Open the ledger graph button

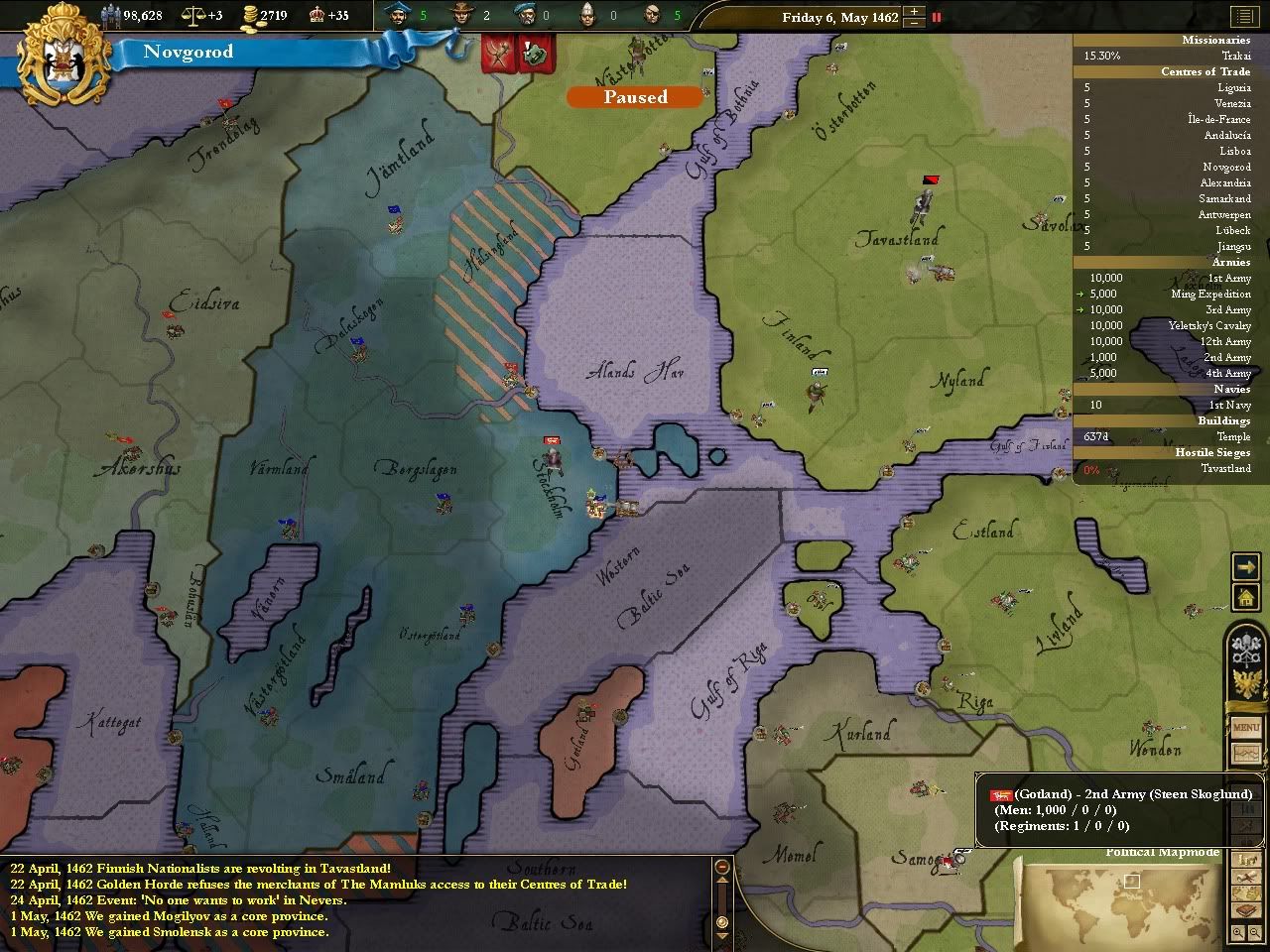point(1245,754)
